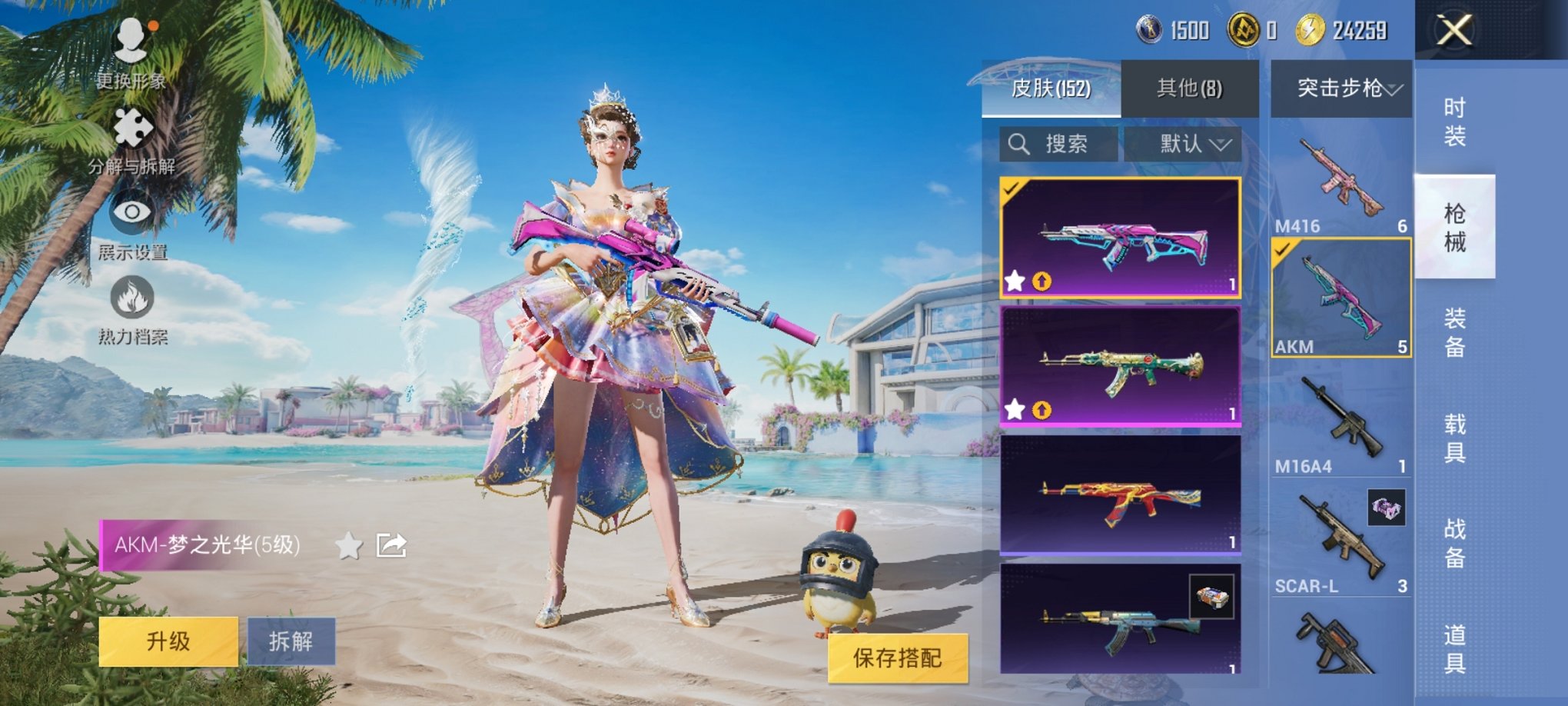Image resolution: width=1568 pixels, height=706 pixels.
Task: Open the 默认 sort dropdown
Action: pyautogui.click(x=1191, y=143)
